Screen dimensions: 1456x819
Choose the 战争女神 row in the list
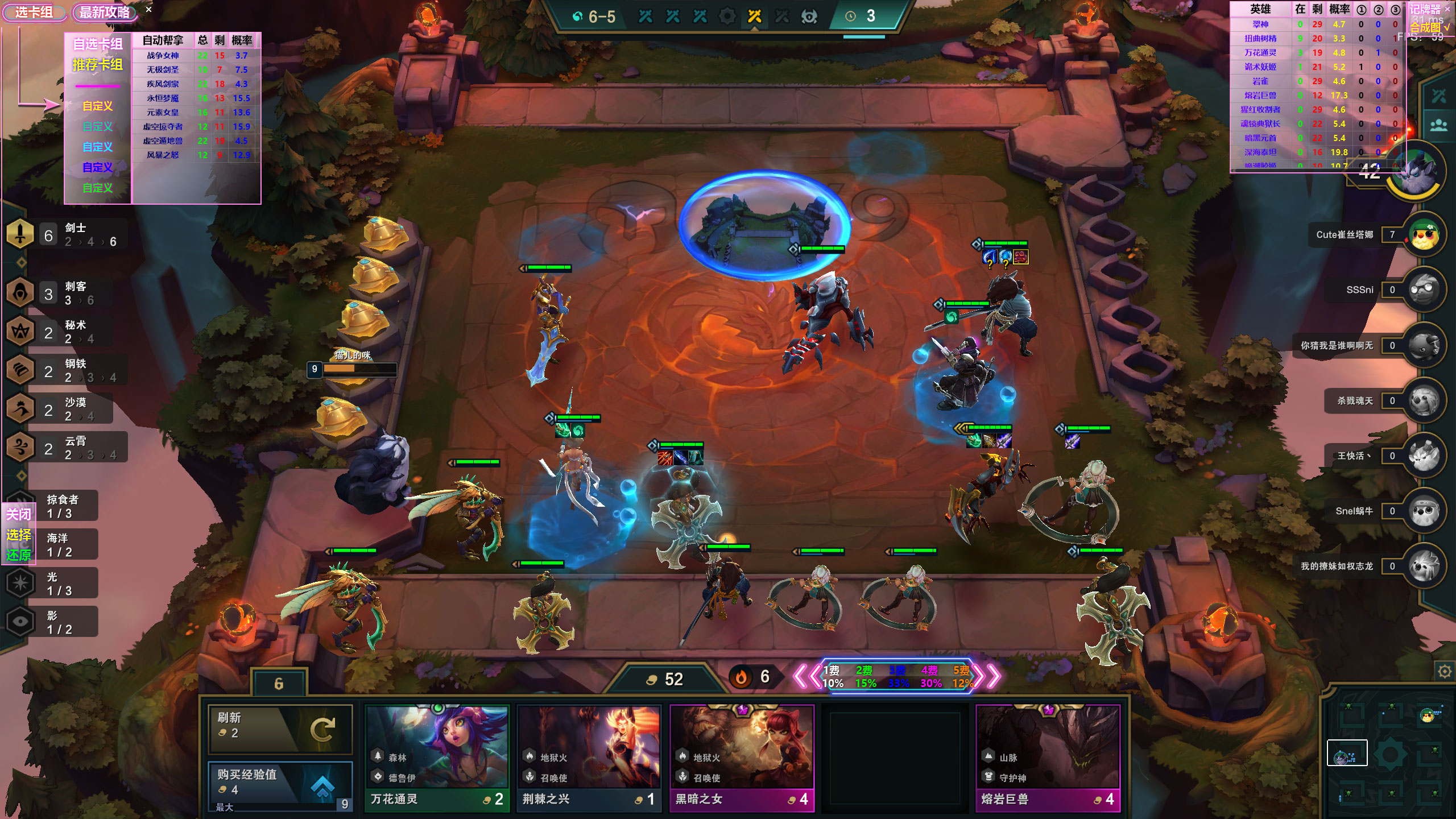[x=163, y=56]
